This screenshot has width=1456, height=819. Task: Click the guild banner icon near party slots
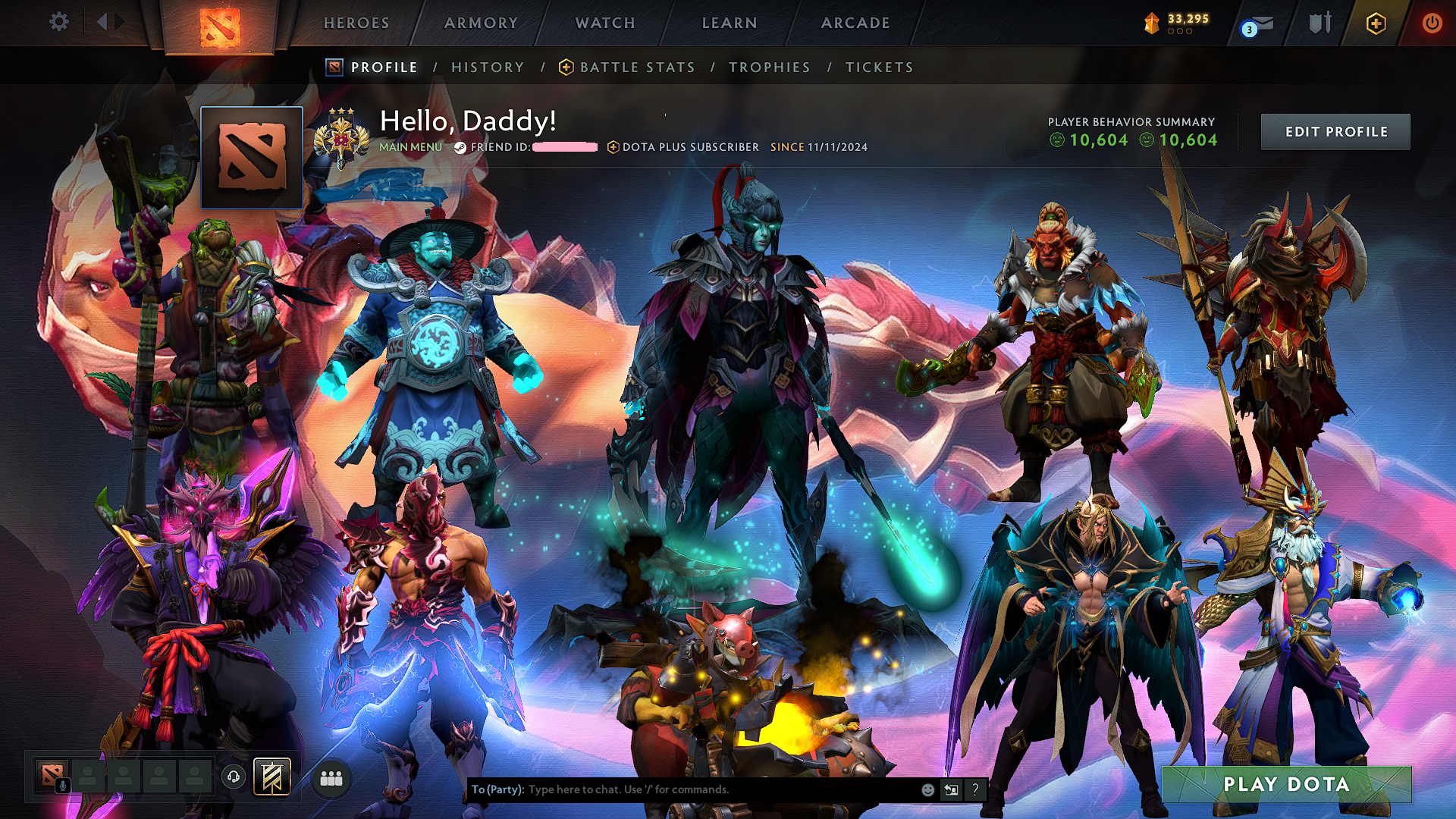[275, 775]
